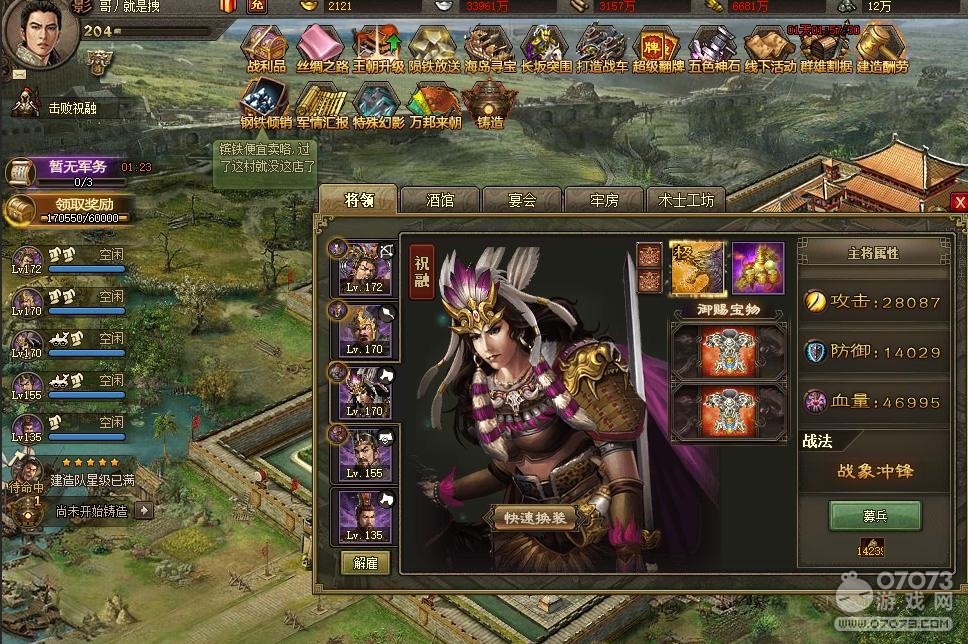
Task: Open the 丝绸之路 activity icon
Action: pos(323,48)
